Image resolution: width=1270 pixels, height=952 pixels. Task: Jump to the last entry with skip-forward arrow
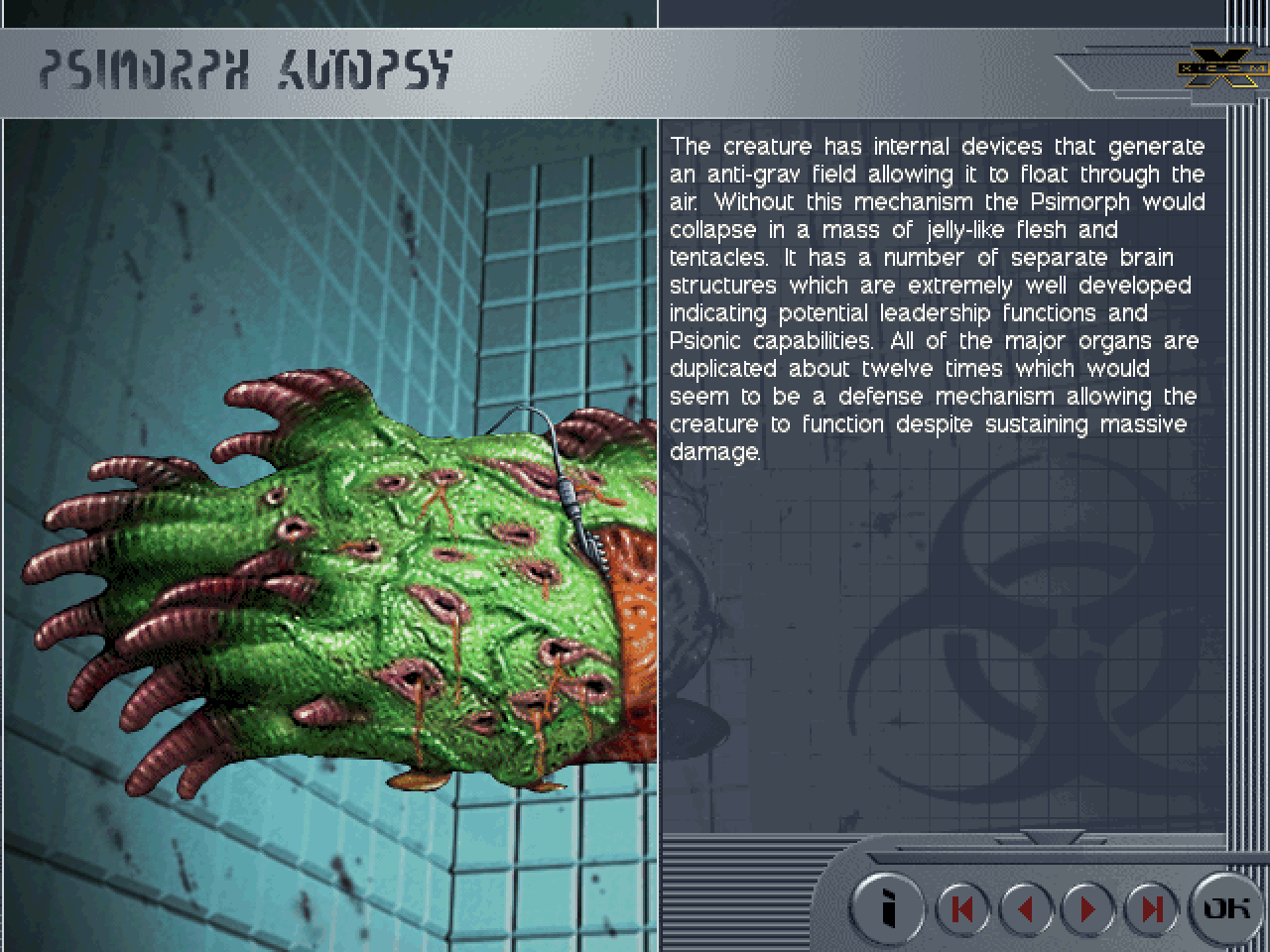pyautogui.click(x=1151, y=908)
